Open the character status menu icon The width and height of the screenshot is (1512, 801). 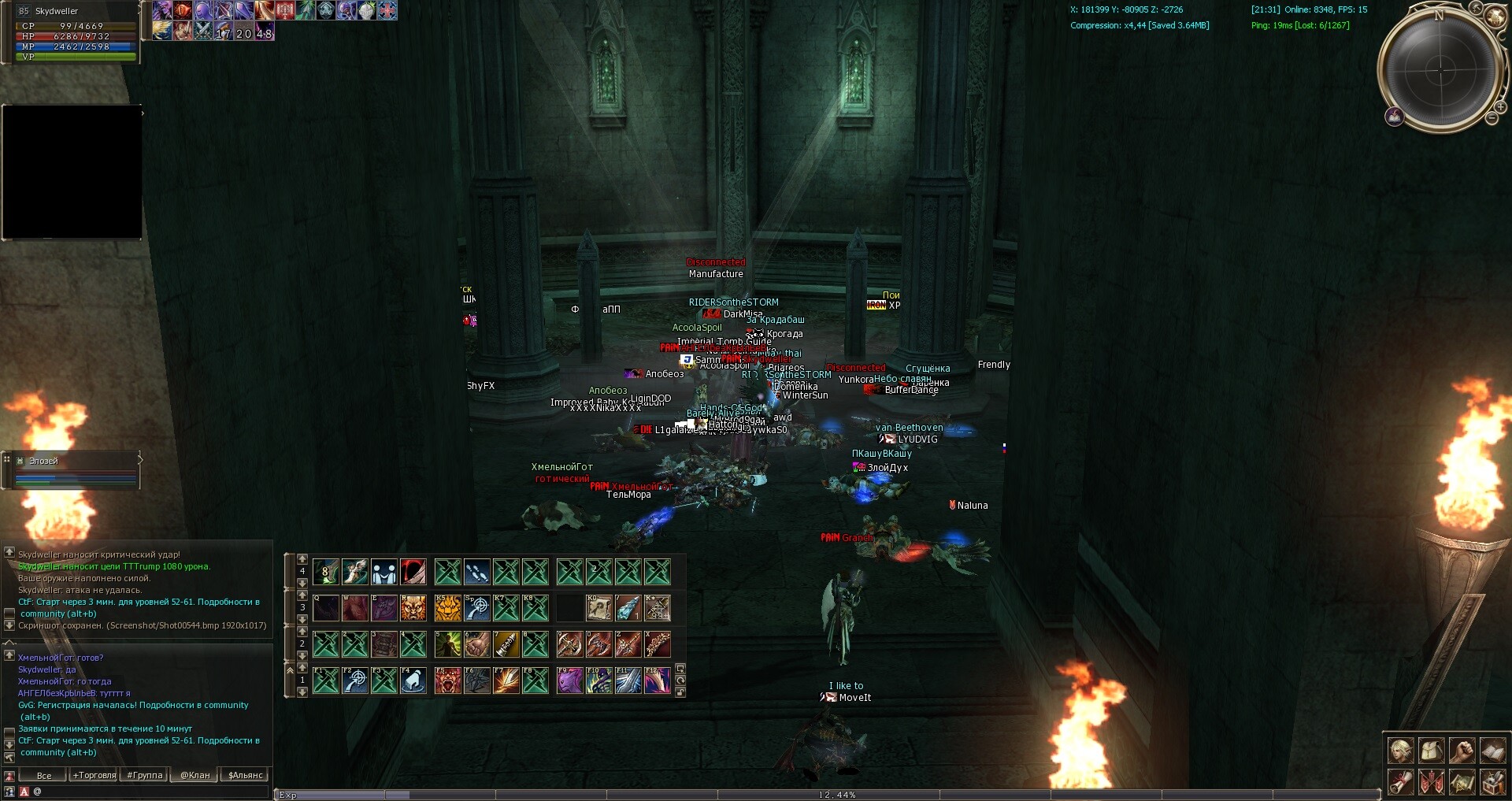pos(1400,751)
